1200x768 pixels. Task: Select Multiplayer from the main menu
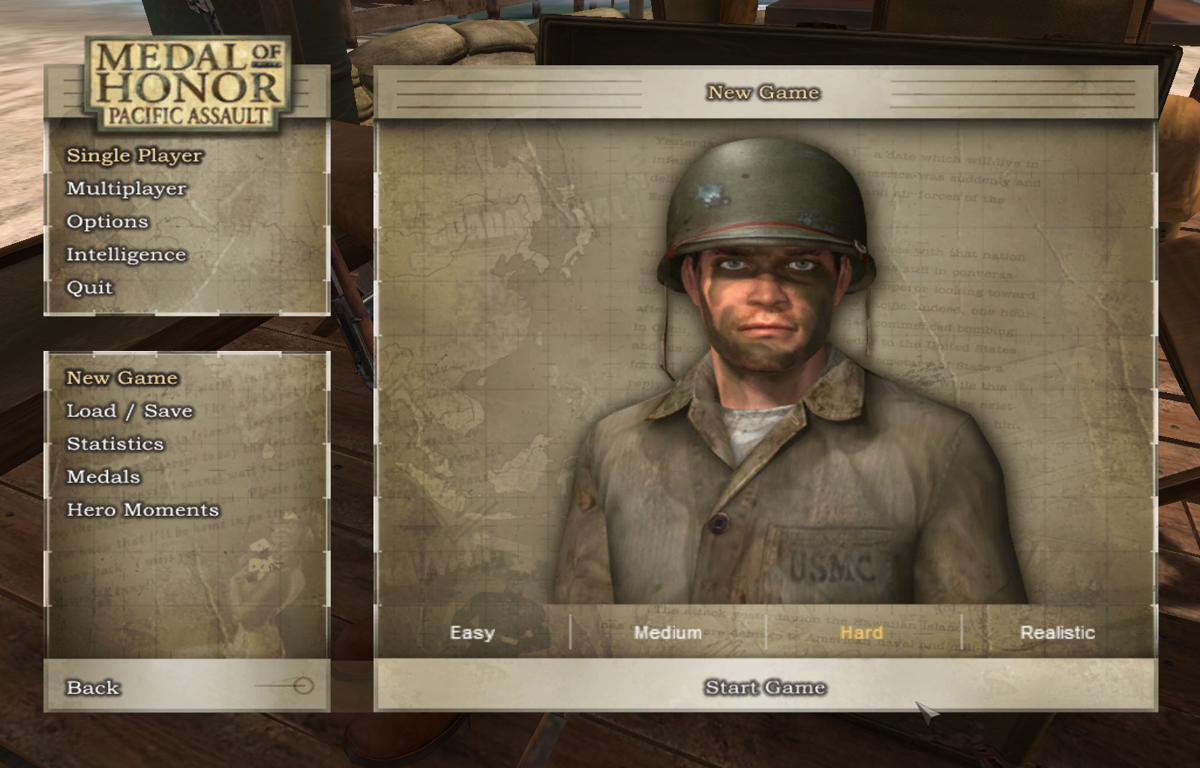coord(126,189)
